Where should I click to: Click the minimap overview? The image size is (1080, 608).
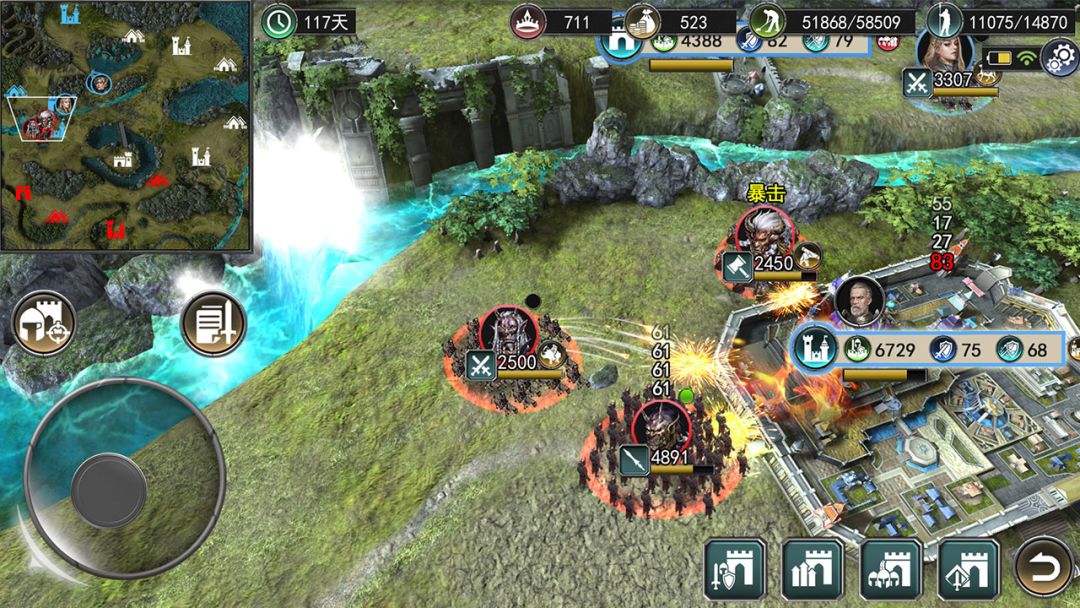(124, 124)
